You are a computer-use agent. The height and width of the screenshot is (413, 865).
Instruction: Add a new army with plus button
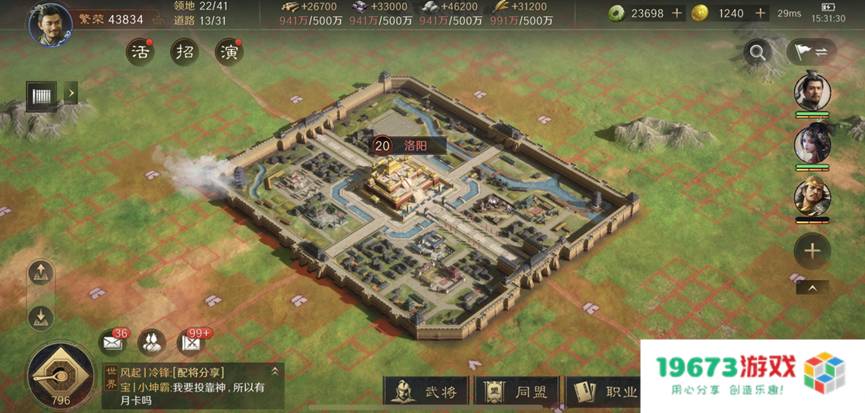pyautogui.click(x=812, y=251)
